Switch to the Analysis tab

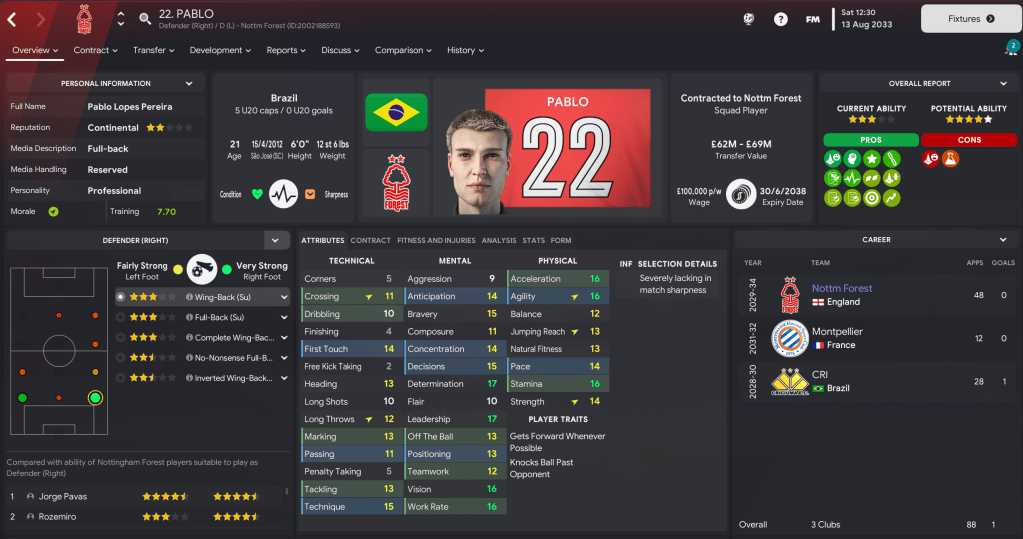(x=498, y=240)
